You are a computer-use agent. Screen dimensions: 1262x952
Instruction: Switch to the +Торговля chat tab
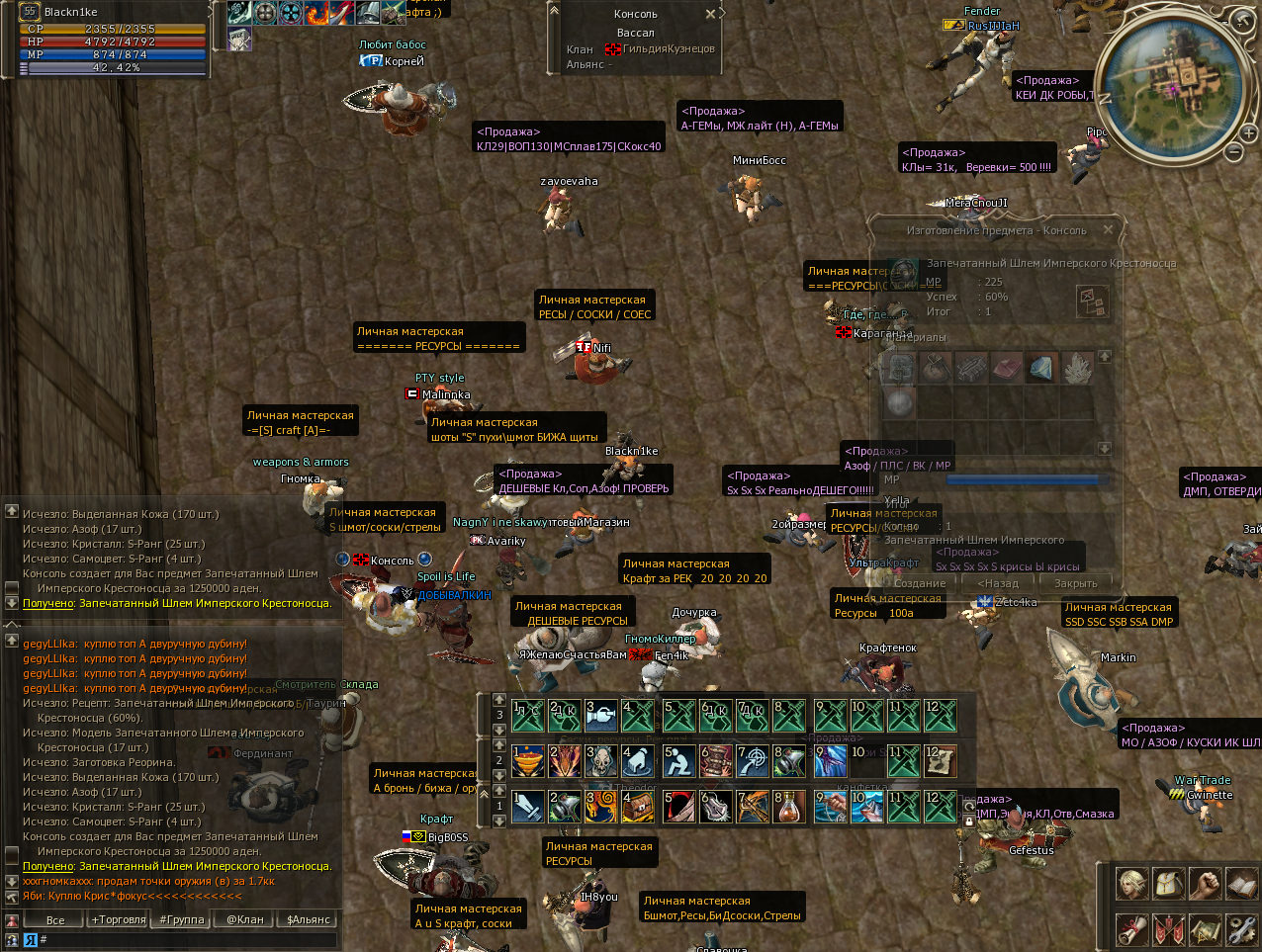[119, 919]
